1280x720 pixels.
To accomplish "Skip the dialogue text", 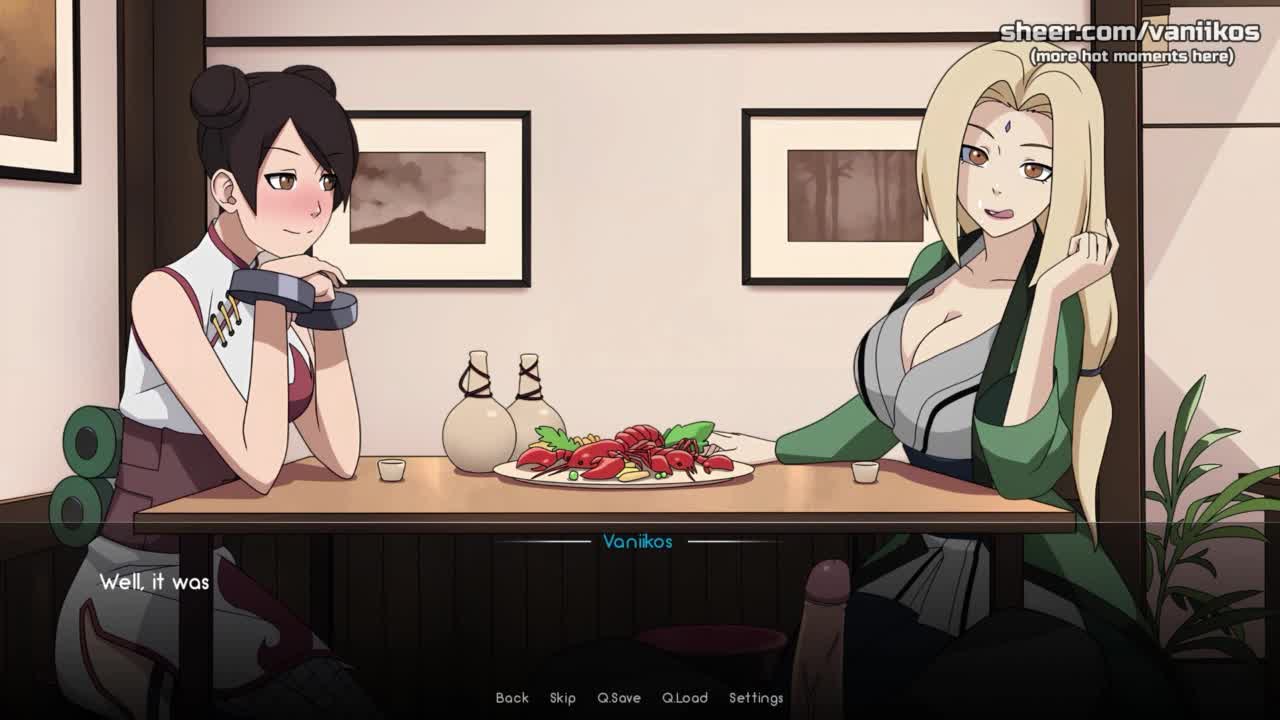I will 563,698.
